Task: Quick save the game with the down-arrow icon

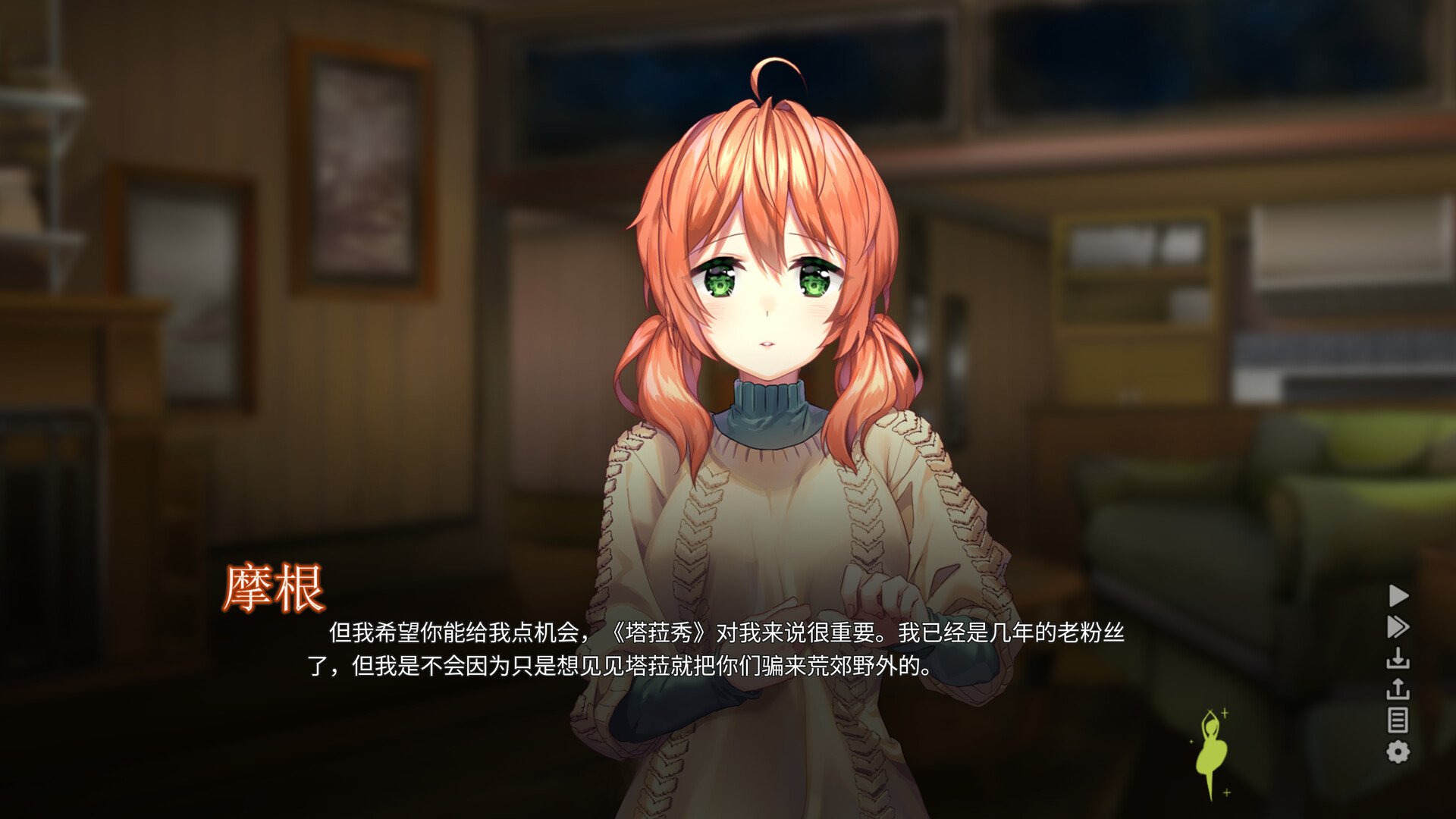Action: (x=1398, y=658)
